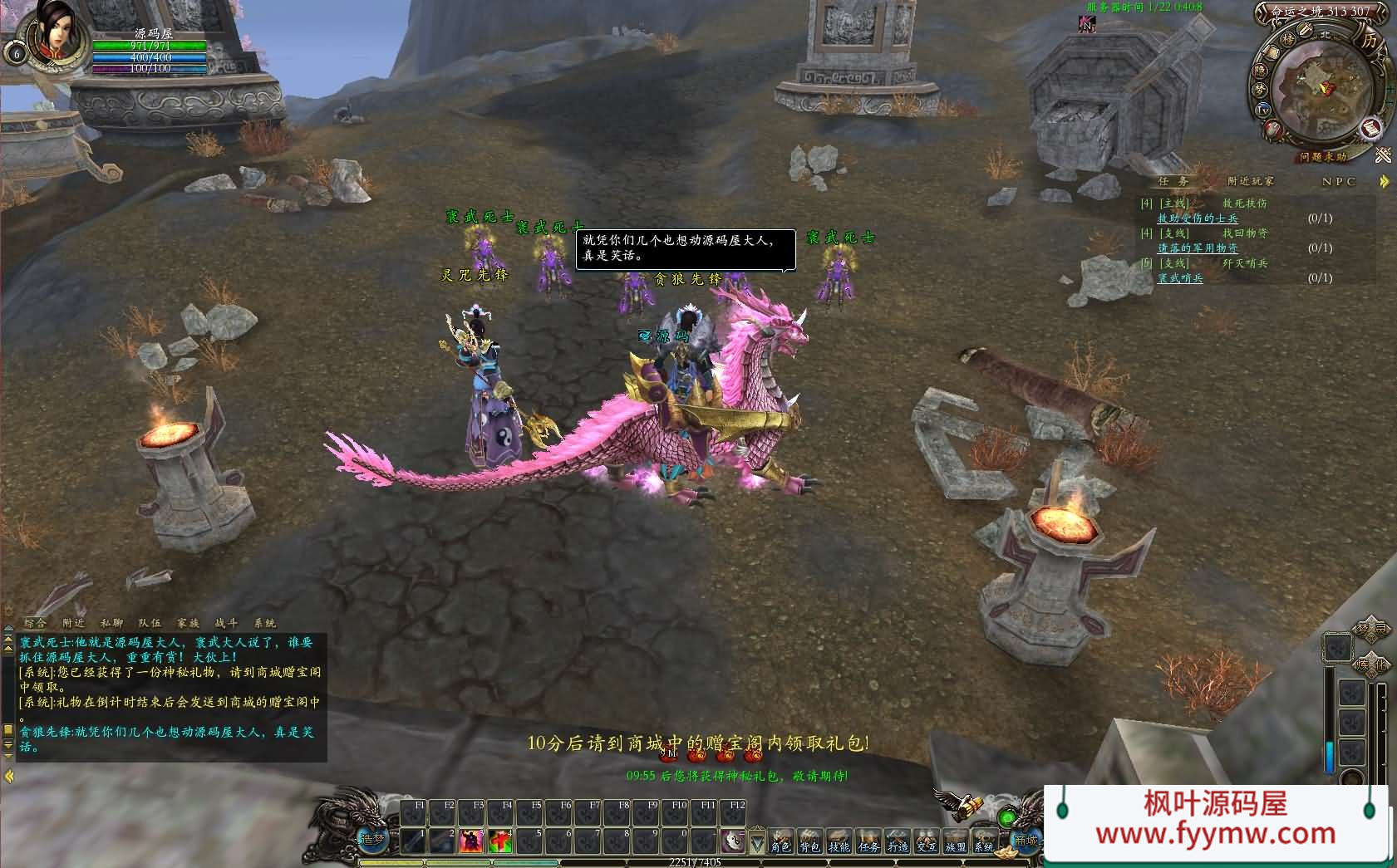Open the 历 calendar button by minimap
The height and width of the screenshot is (868, 1397).
click(x=1368, y=40)
